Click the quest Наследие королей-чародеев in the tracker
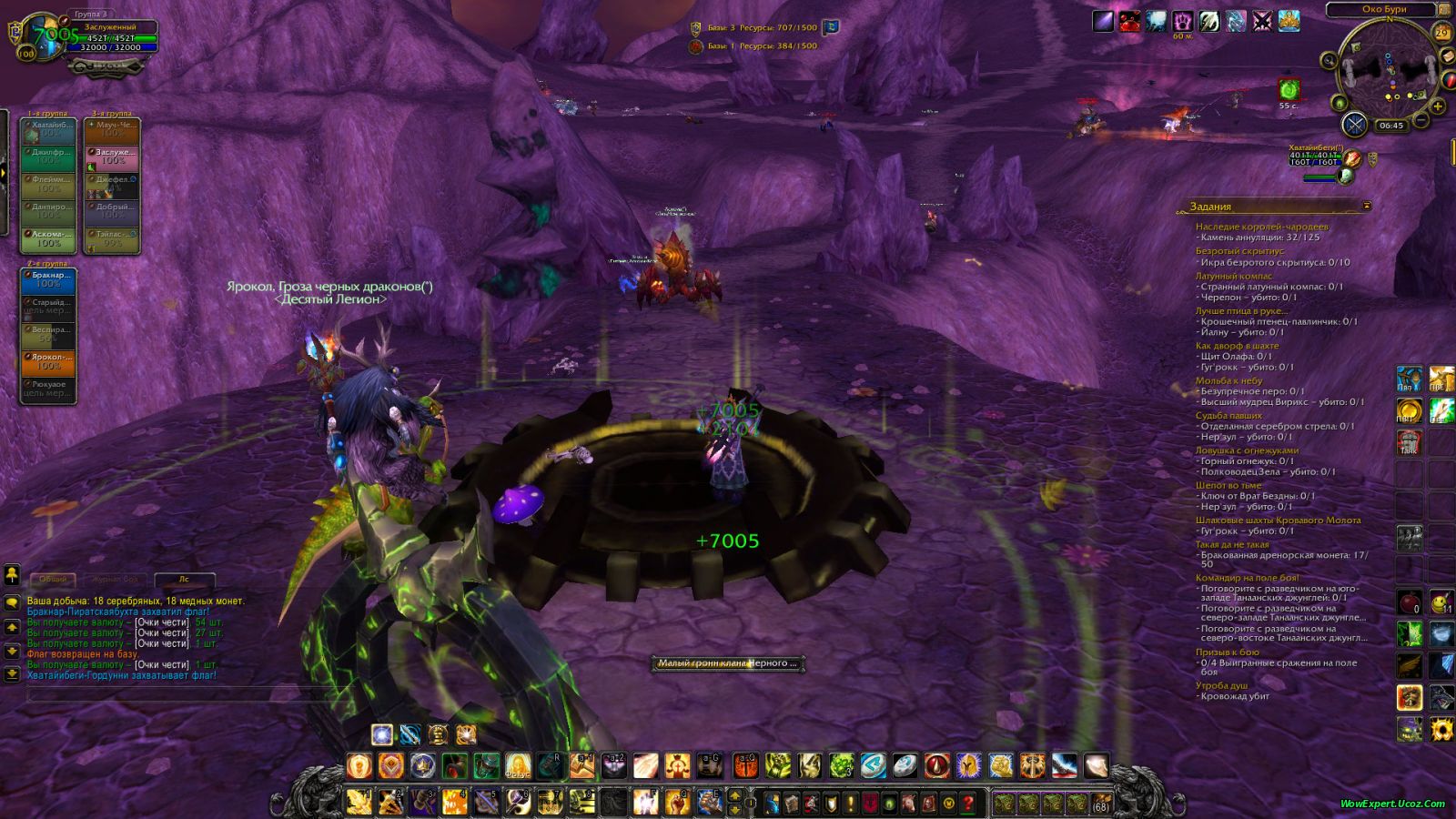Viewport: 1456px width, 819px height. point(1261,227)
